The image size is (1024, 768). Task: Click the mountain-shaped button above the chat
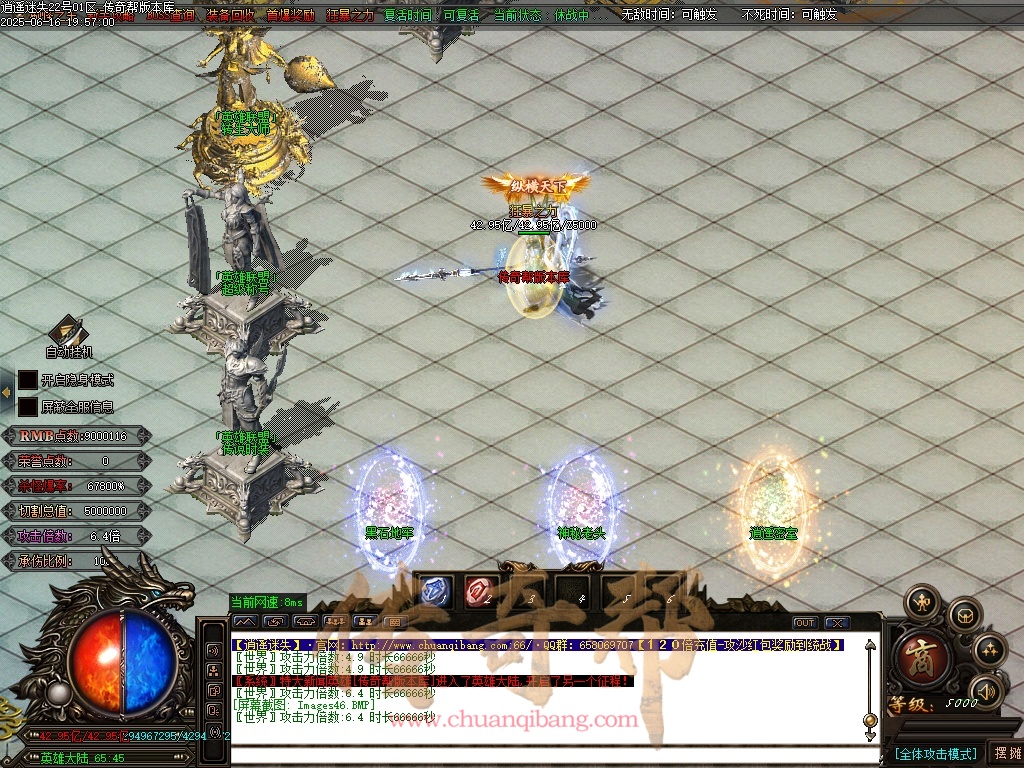click(245, 622)
